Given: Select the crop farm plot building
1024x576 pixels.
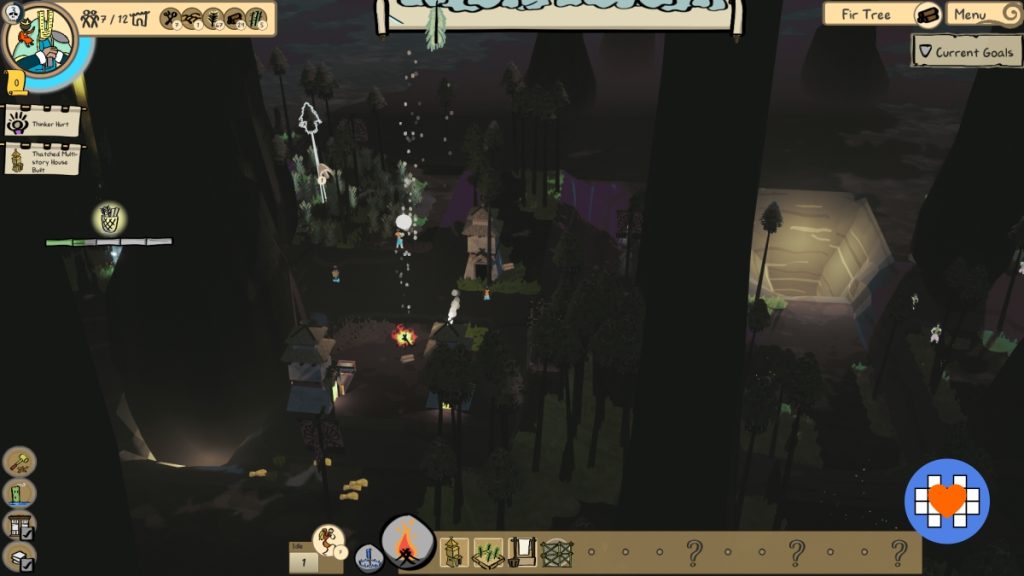Looking at the screenshot, I should click(488, 553).
